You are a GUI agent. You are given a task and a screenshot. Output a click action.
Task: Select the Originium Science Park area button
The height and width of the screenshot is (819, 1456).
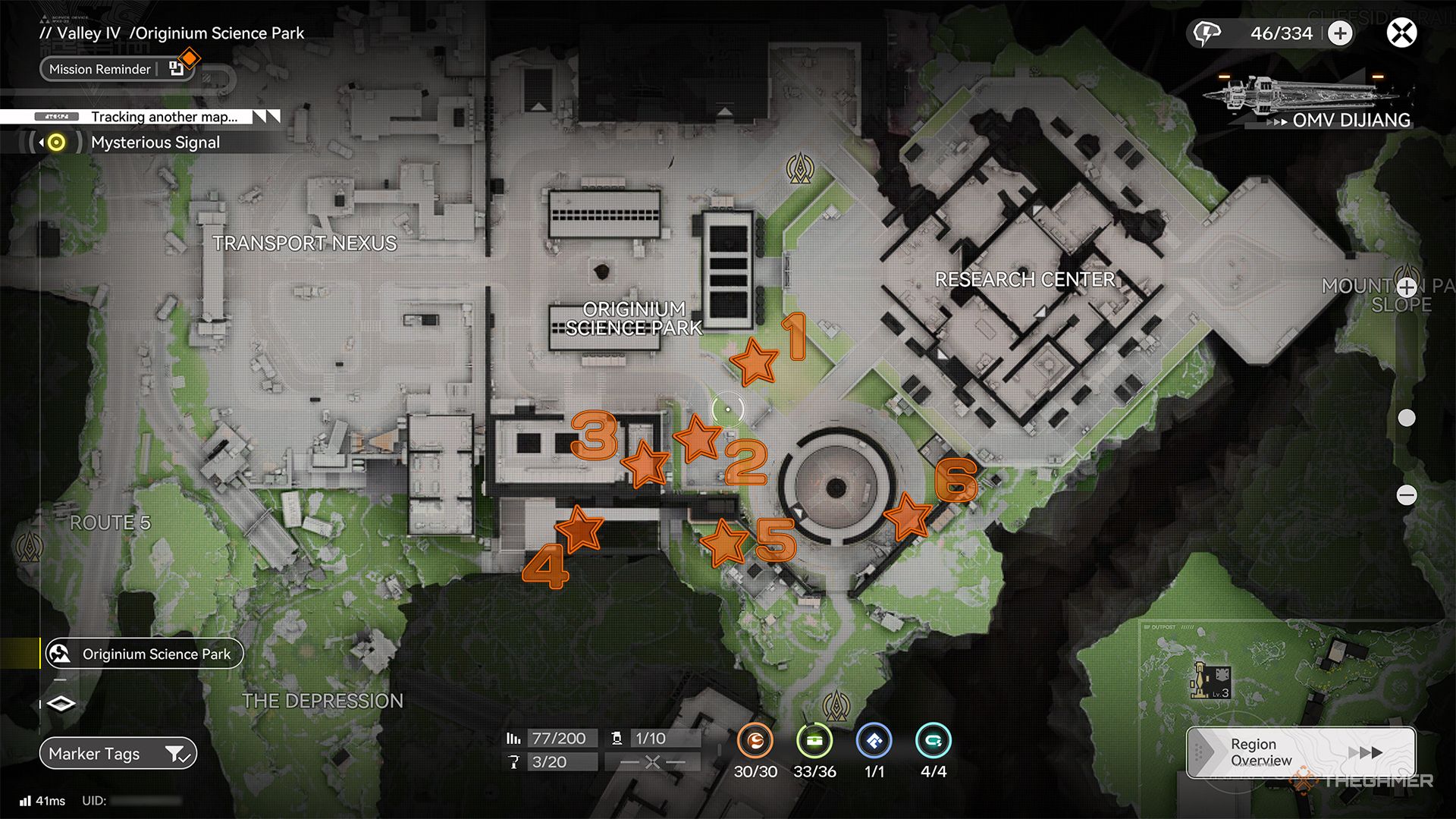tap(144, 654)
